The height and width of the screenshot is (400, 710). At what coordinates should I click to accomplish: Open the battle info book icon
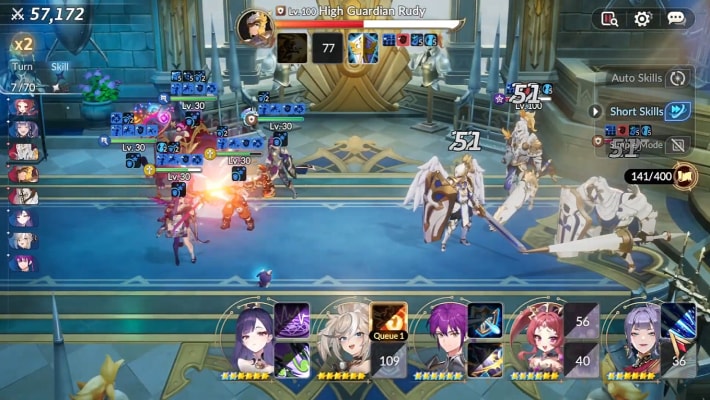[x=608, y=18]
